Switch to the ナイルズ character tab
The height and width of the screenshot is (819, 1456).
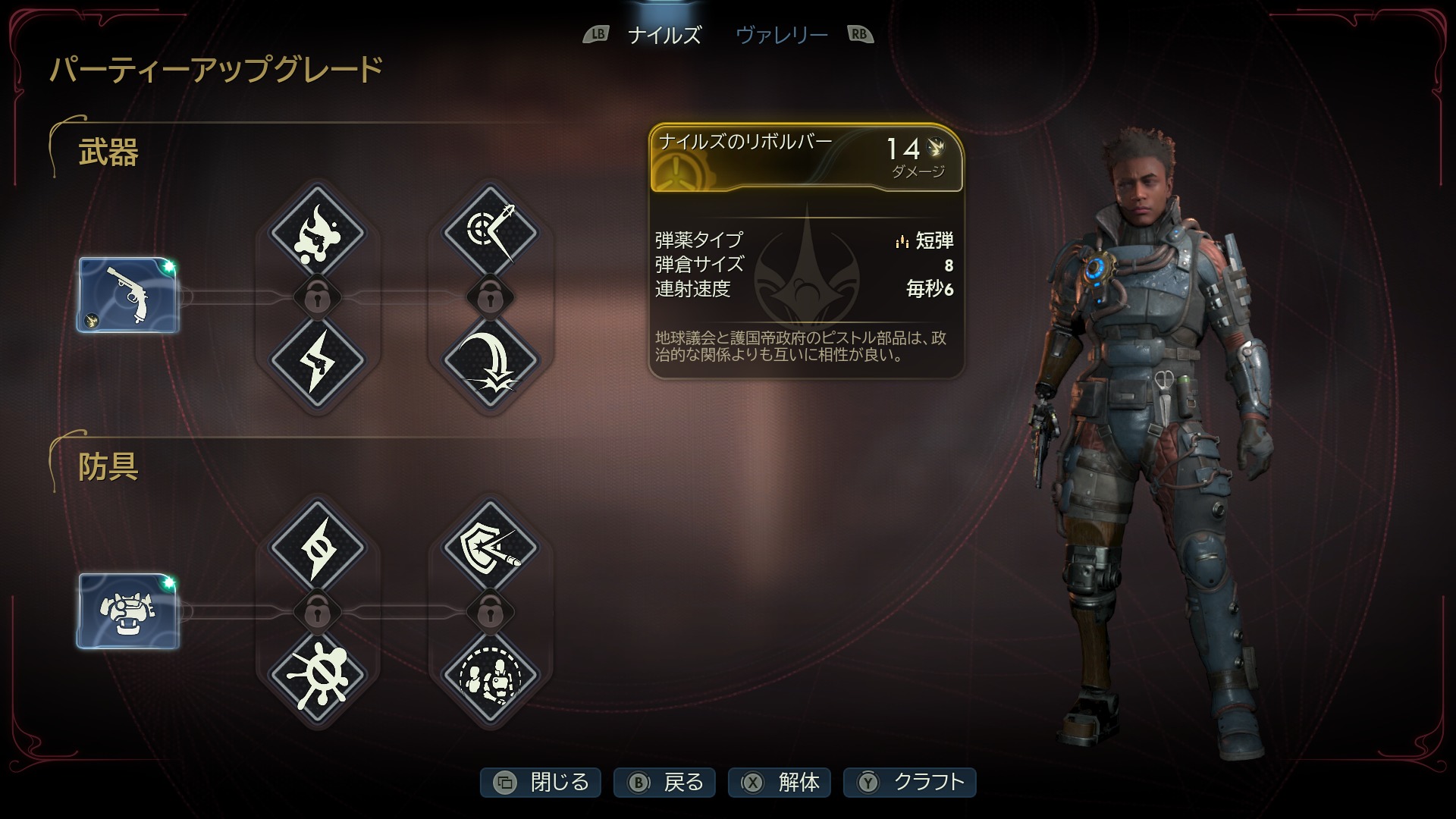click(x=664, y=34)
